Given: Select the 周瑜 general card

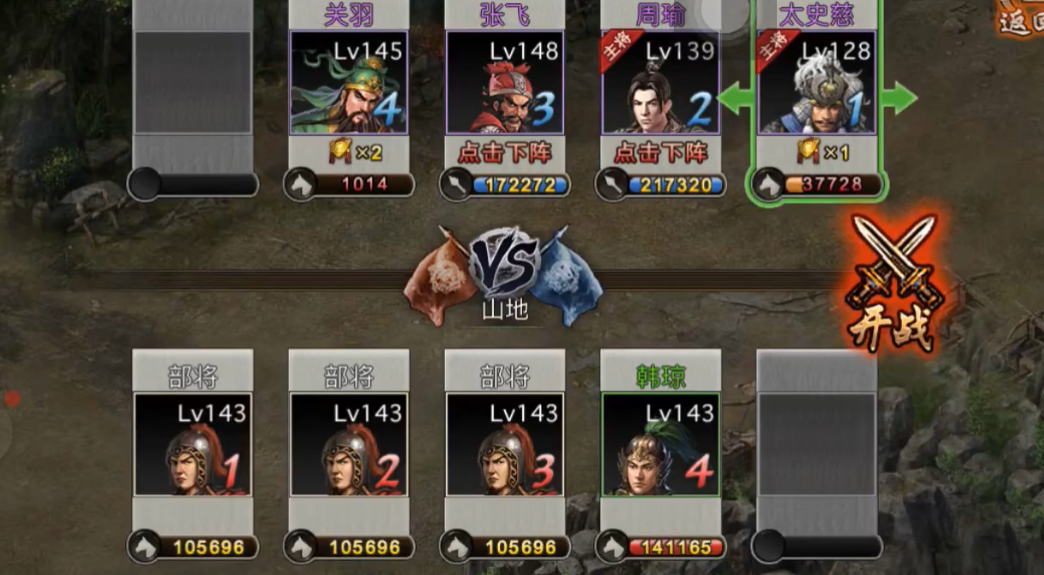Looking at the screenshot, I should click(660, 83).
